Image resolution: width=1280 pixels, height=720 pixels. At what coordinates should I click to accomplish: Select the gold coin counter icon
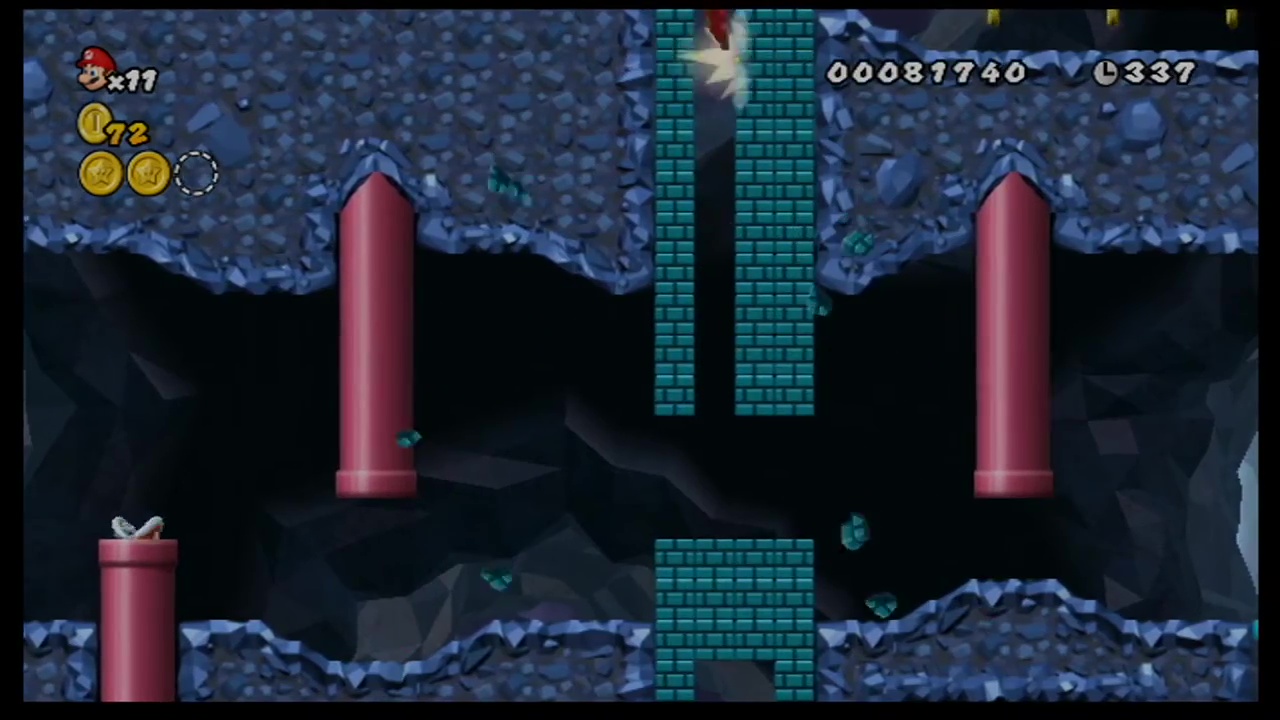pyautogui.click(x=95, y=125)
